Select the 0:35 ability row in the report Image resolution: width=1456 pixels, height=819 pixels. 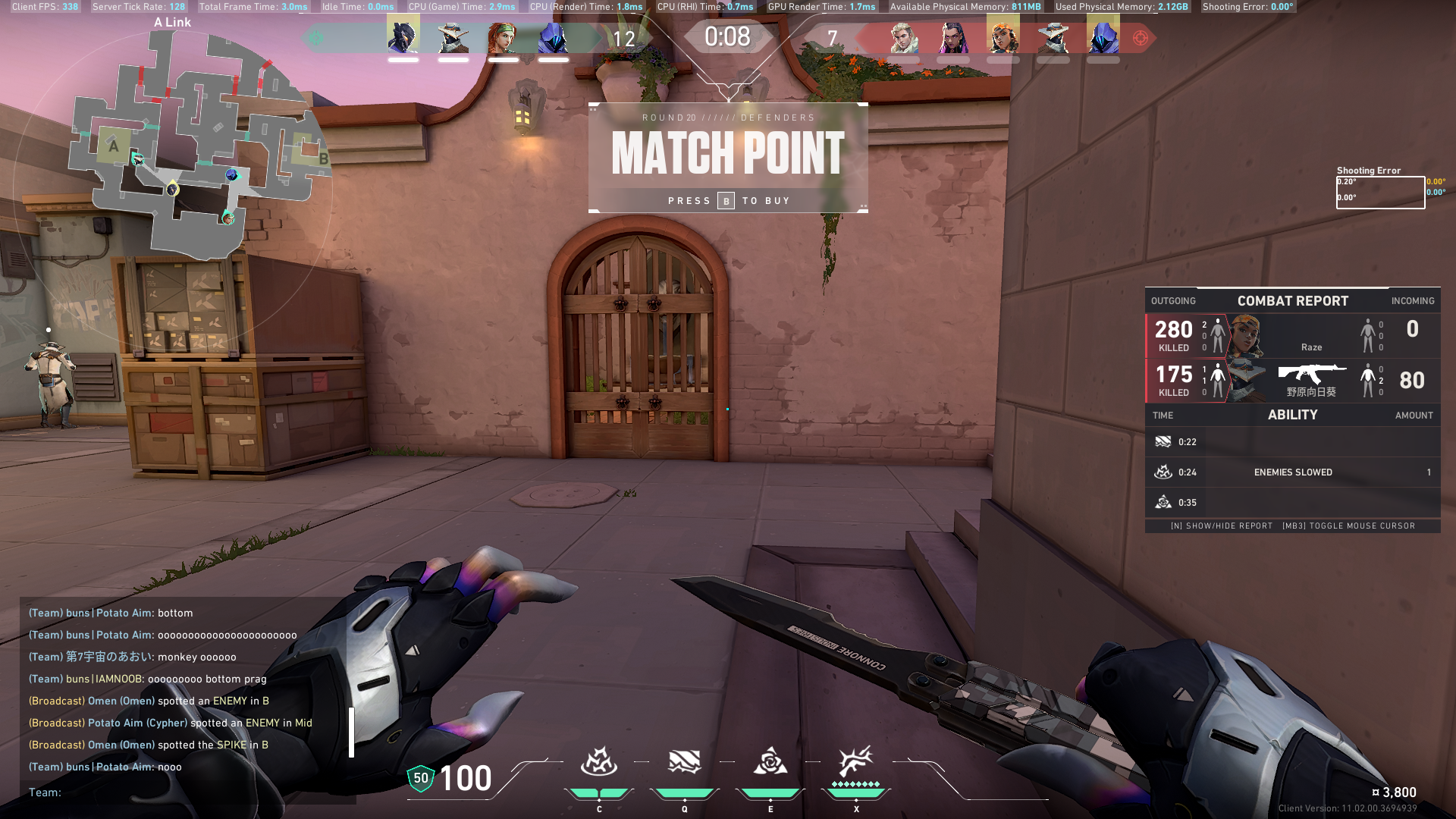[1292, 503]
